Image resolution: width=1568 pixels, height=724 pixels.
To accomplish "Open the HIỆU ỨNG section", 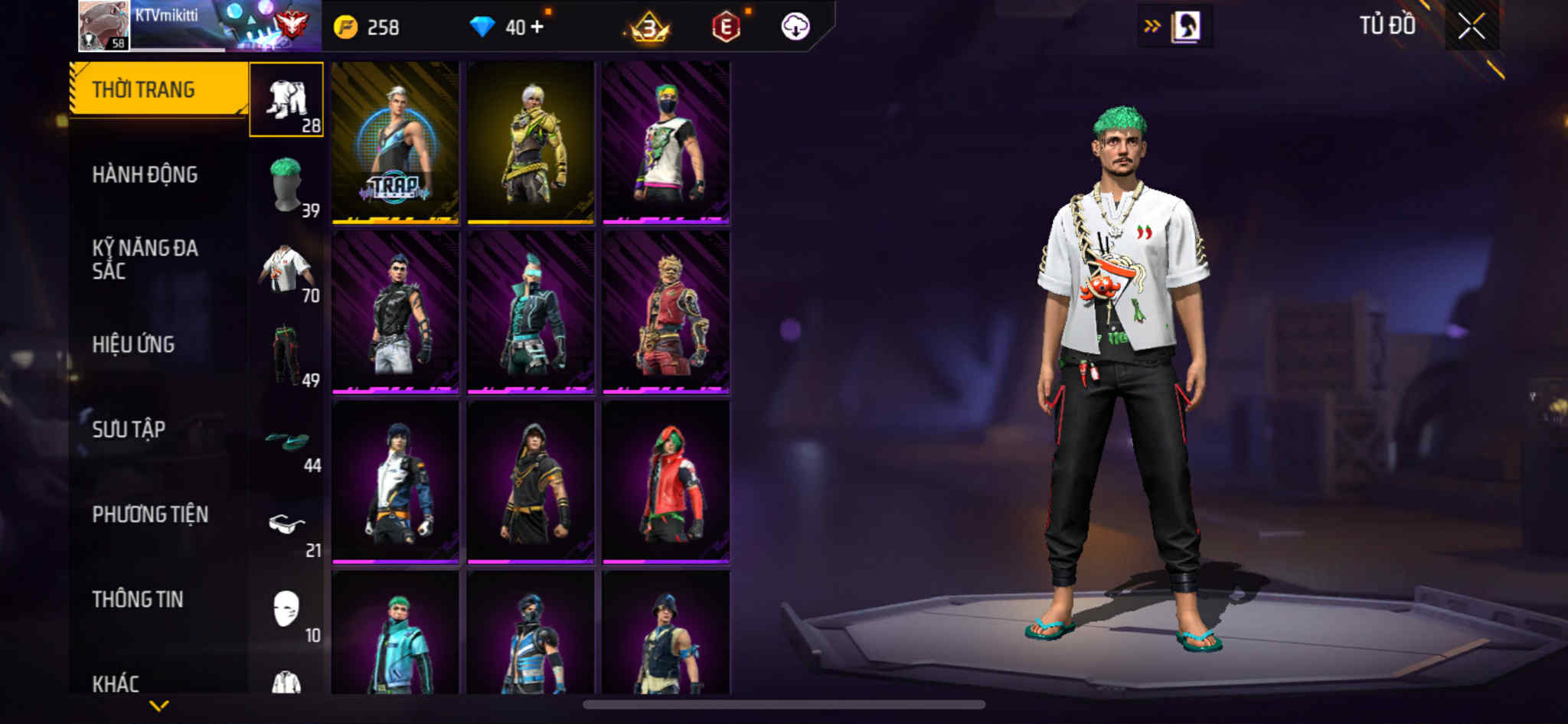I will tap(133, 344).
